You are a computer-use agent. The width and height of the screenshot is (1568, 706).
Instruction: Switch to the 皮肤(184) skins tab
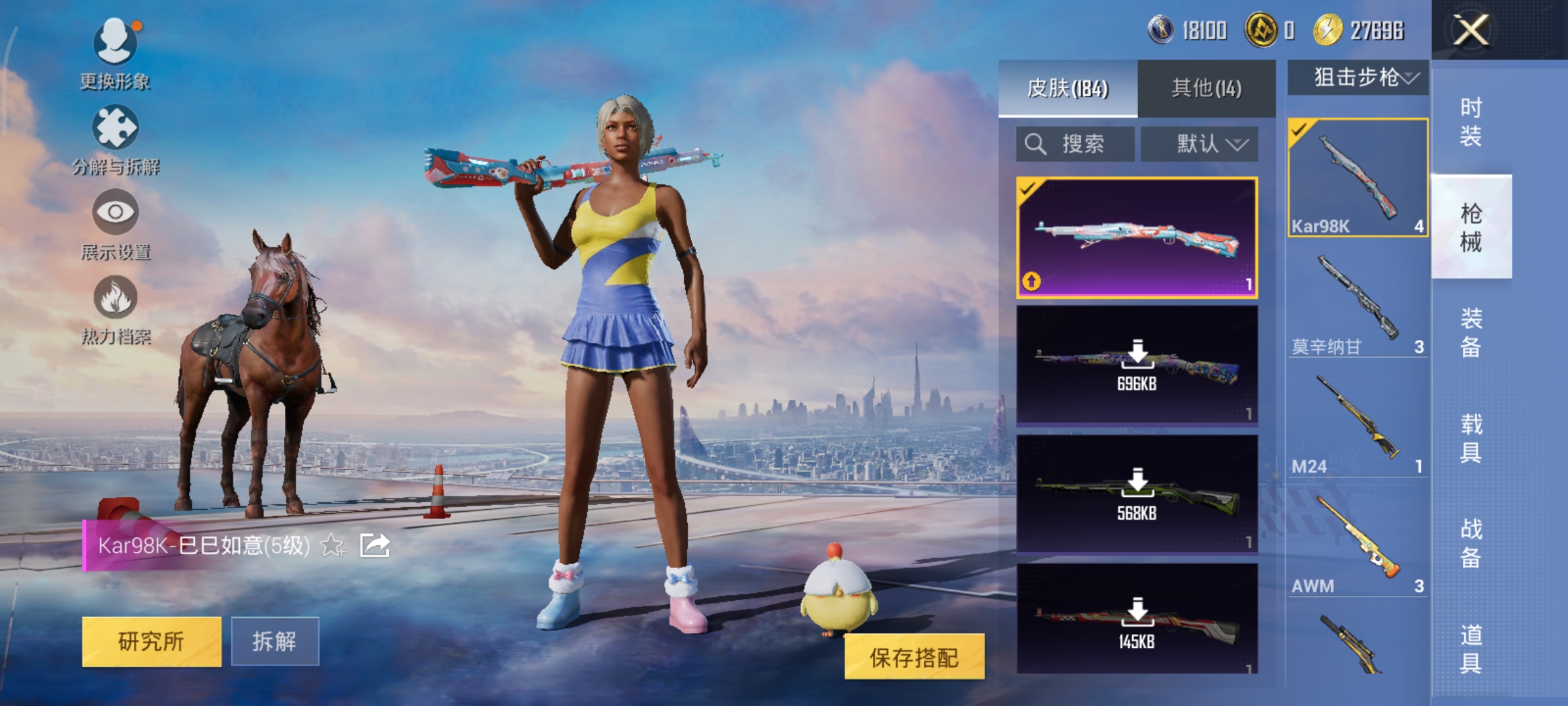pyautogui.click(x=1068, y=88)
